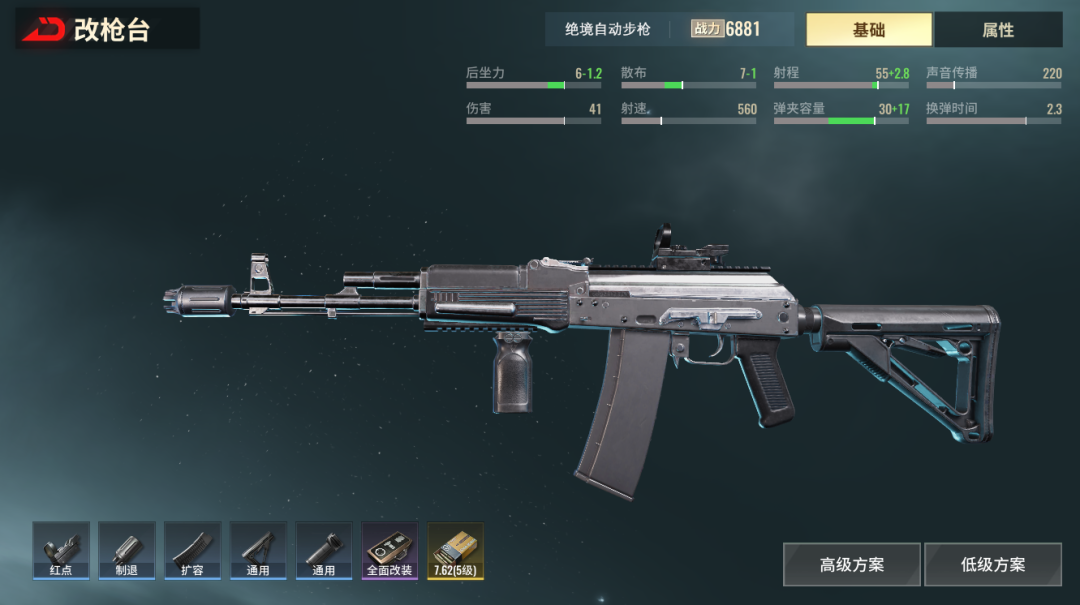Select the 扩容 extended magazine slot

192,550
